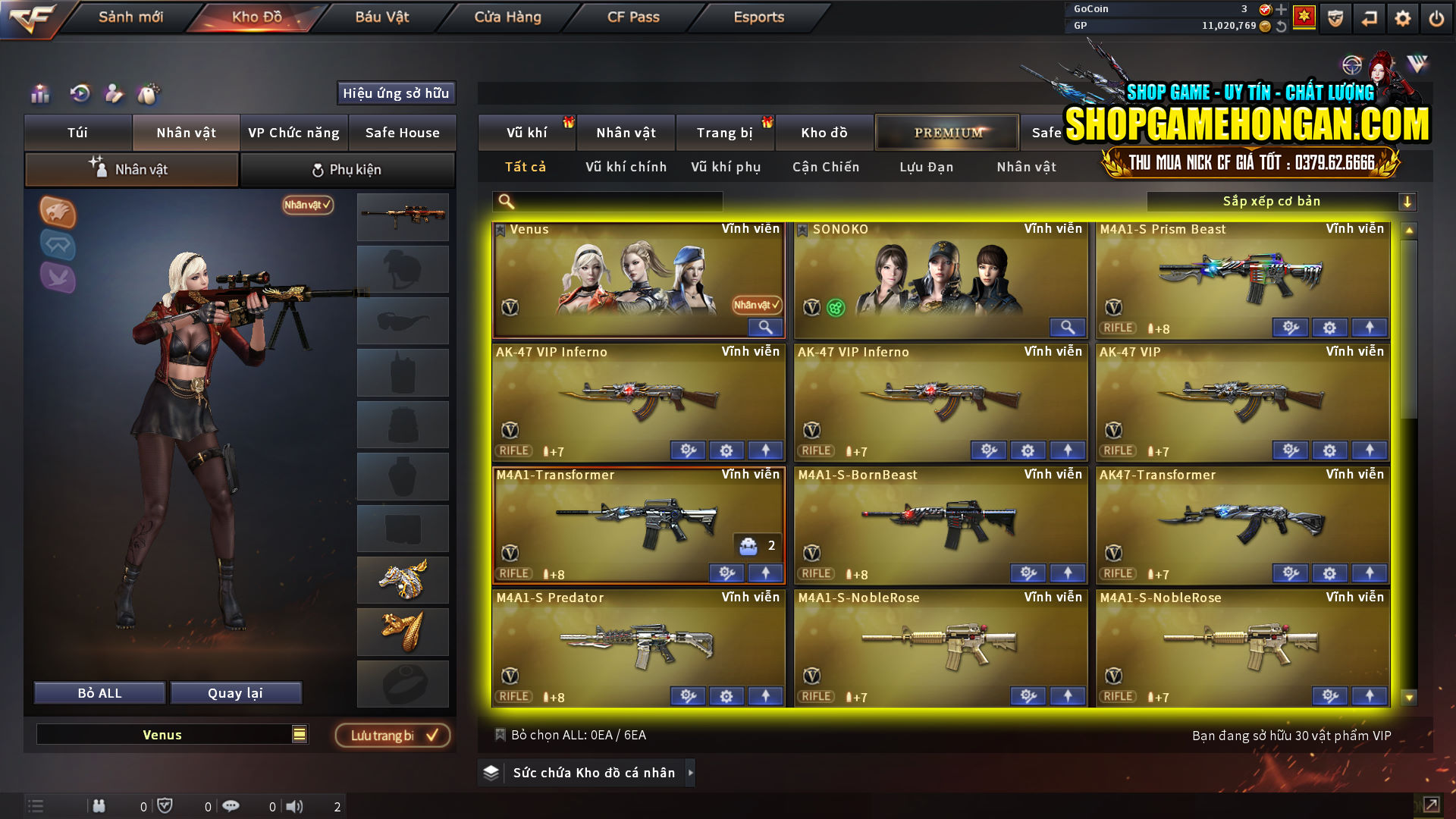Open the list menu next to Venus name field

coord(299,734)
